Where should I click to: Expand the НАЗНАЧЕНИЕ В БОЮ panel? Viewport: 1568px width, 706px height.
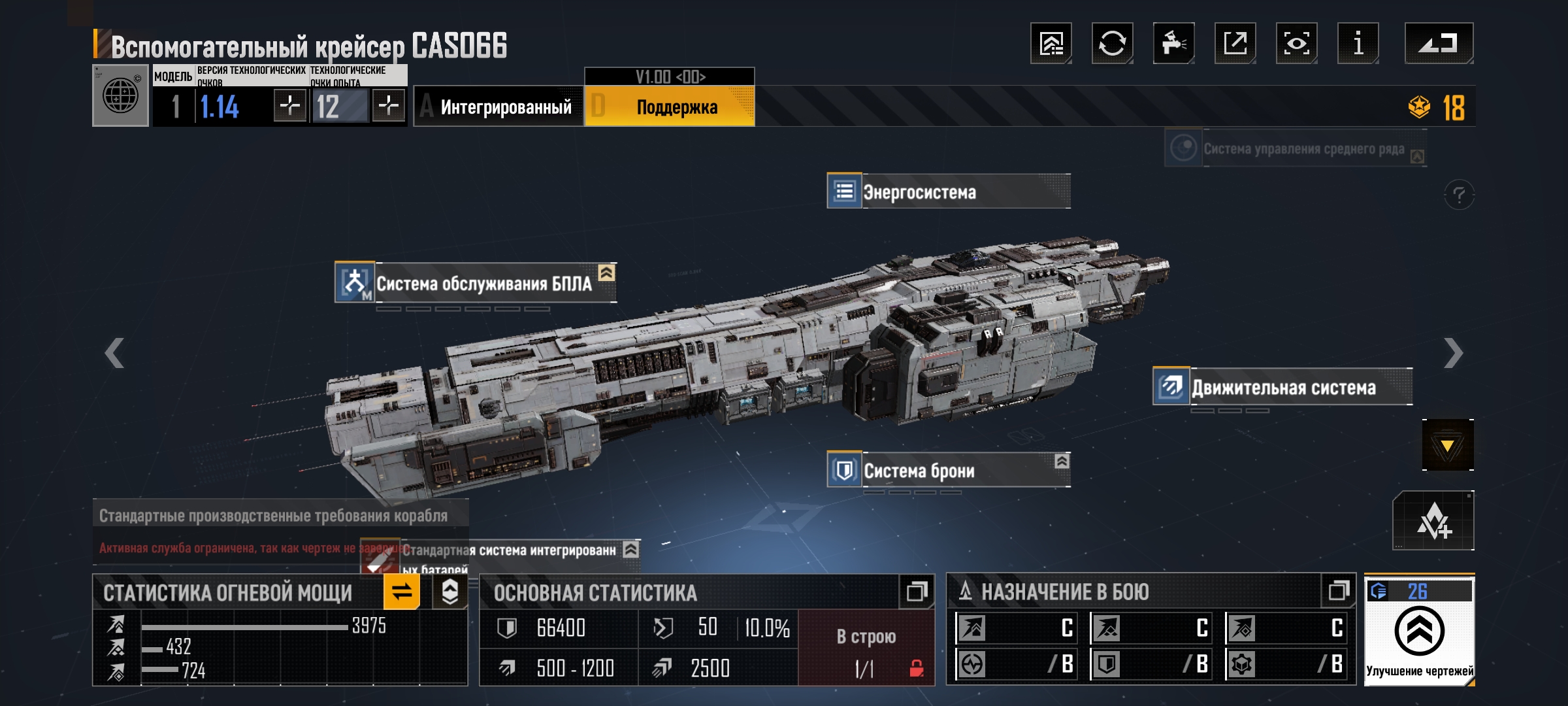(x=1338, y=591)
